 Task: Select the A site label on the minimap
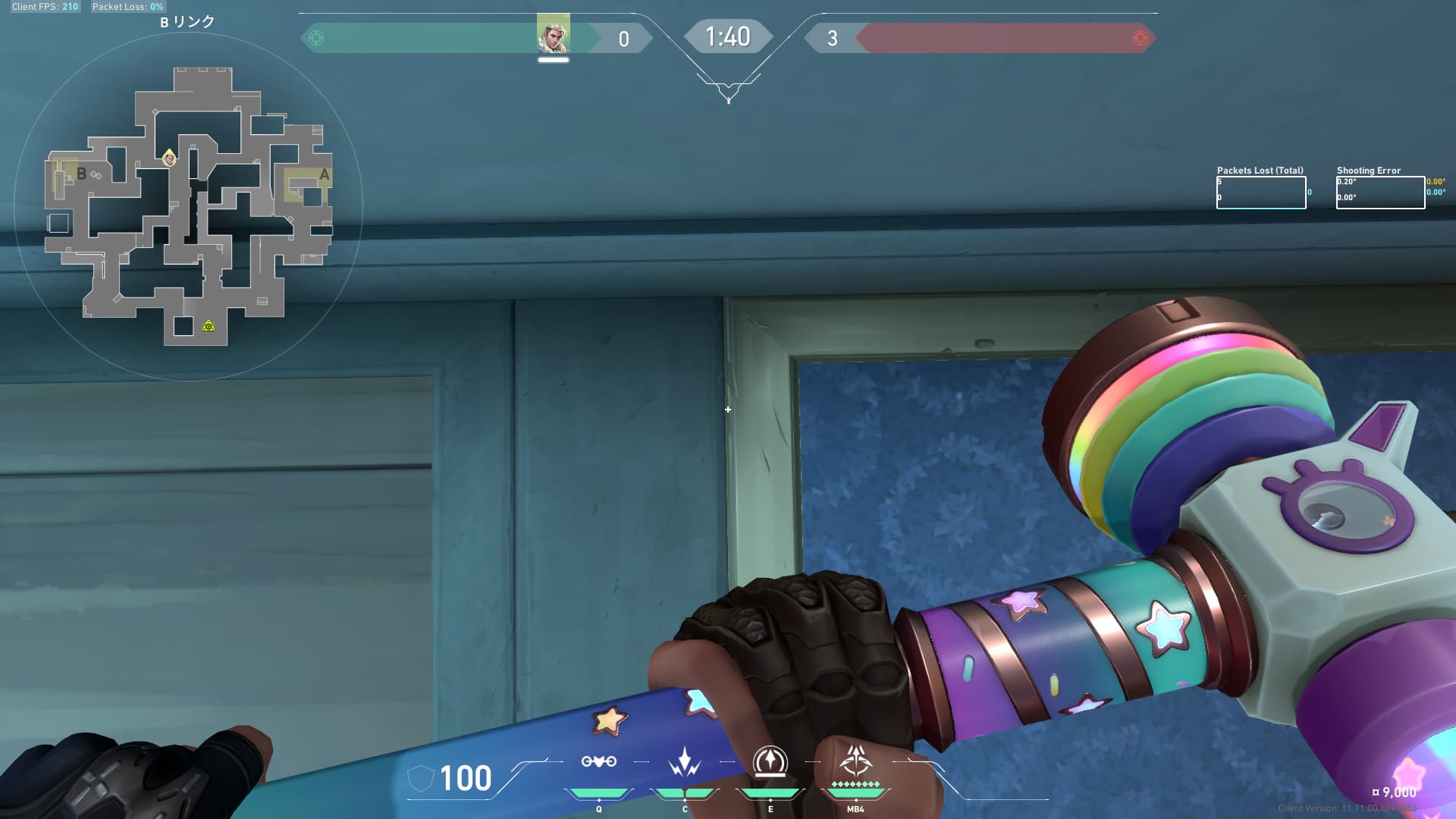tap(324, 175)
